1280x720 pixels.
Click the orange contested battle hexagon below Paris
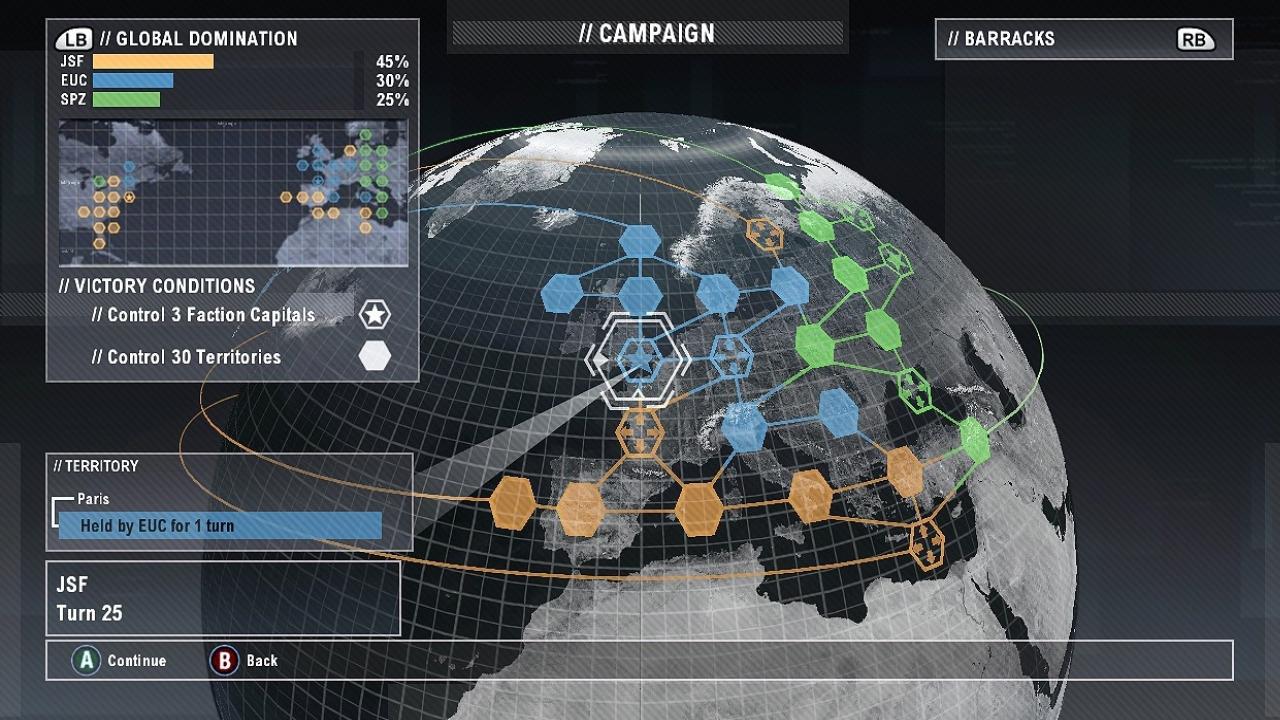click(638, 432)
